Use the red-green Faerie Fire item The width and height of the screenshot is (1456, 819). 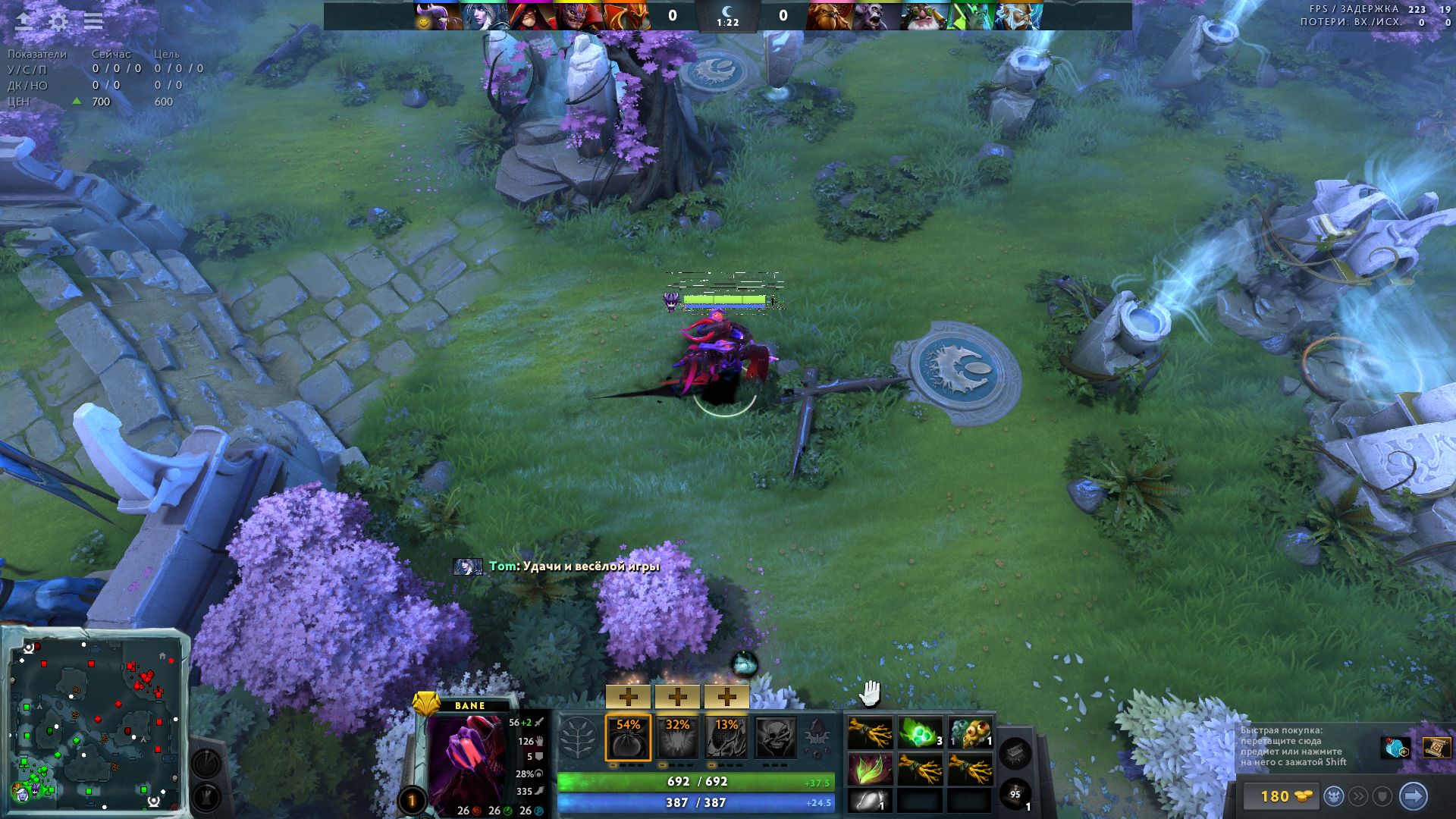(870, 769)
